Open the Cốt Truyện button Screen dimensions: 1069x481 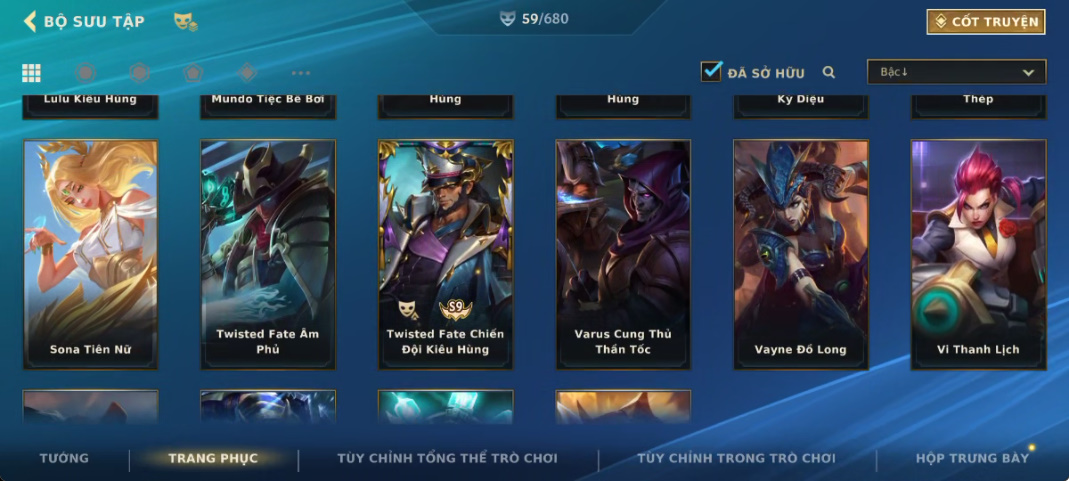pos(985,21)
